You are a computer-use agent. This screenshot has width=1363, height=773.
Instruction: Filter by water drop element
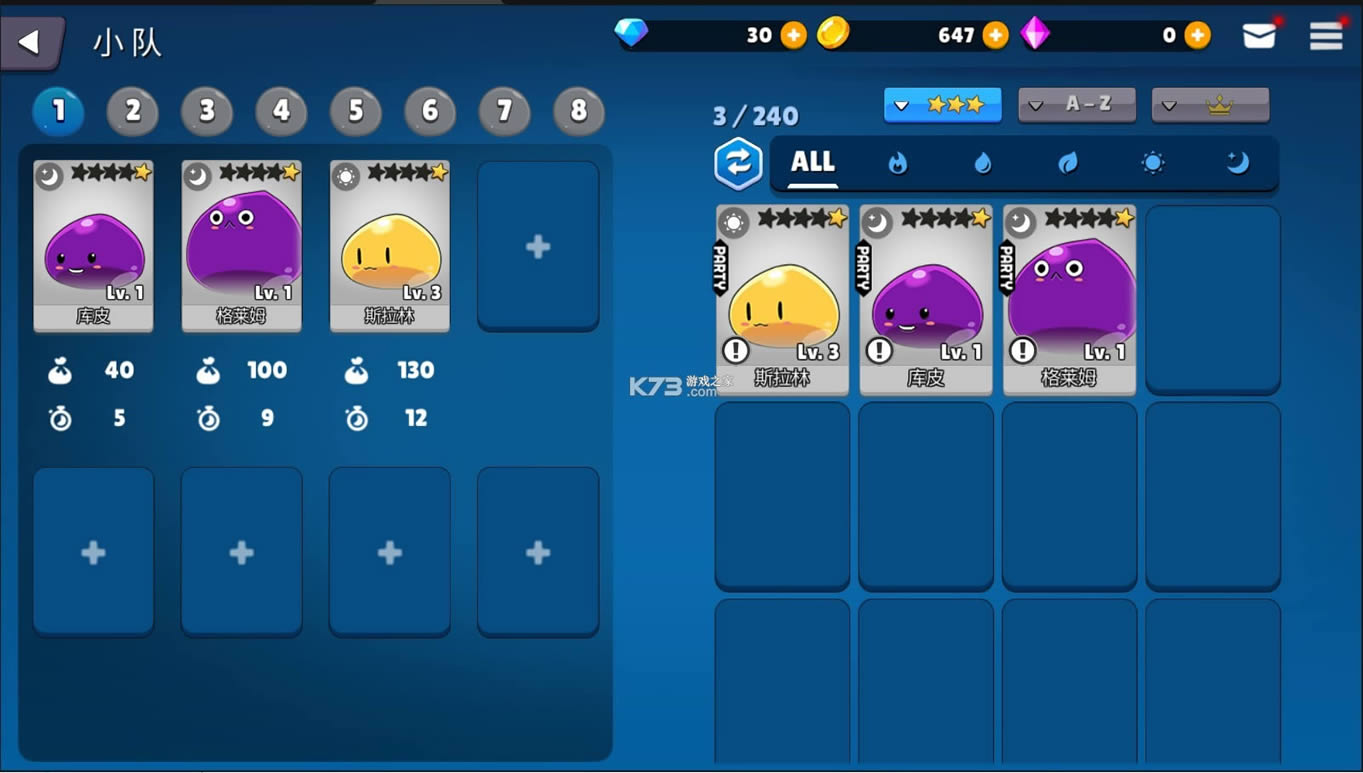coord(983,163)
